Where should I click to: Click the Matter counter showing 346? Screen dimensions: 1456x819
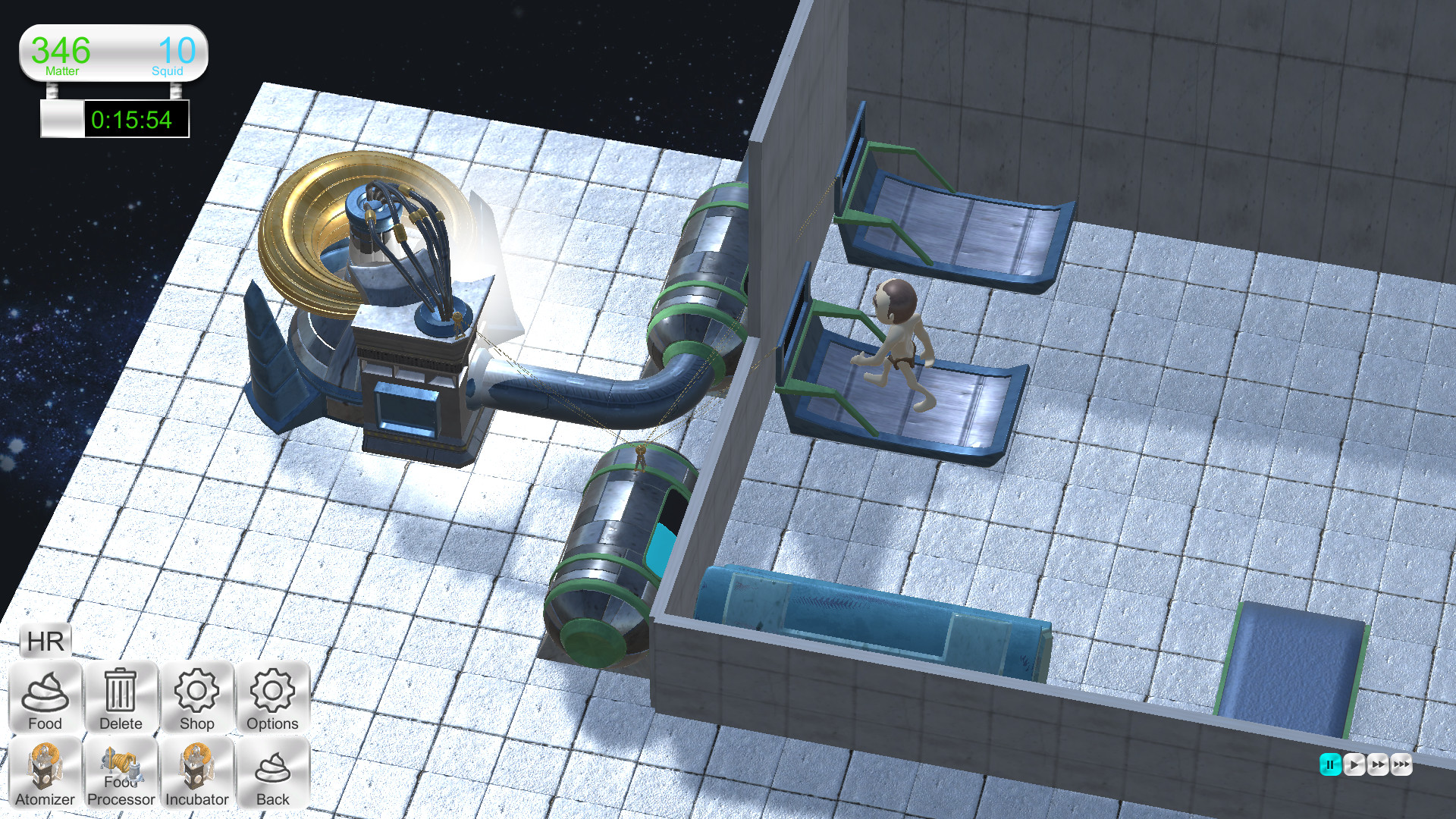[x=61, y=53]
